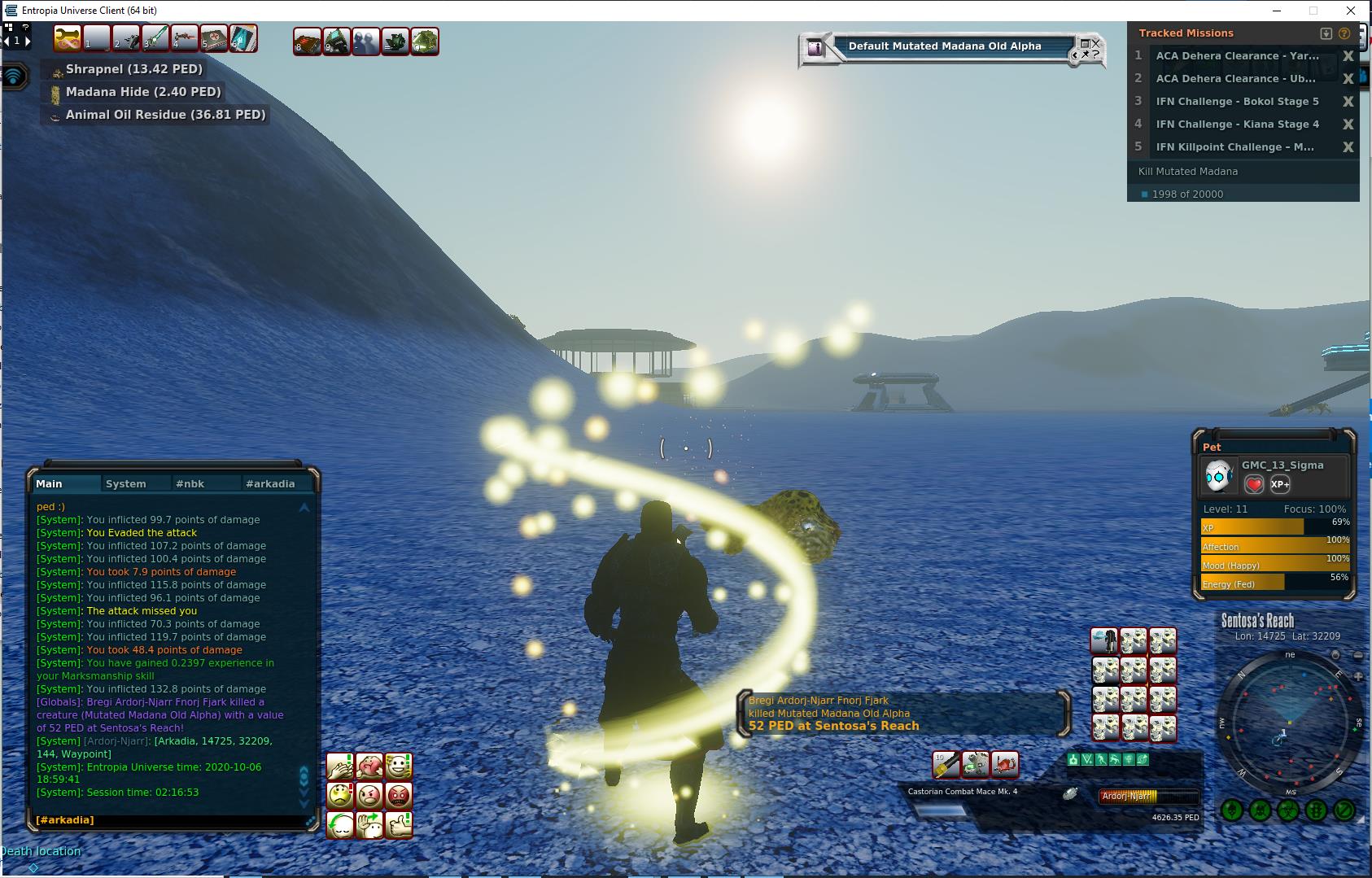Minimize the Entropia Universe client window
The width and height of the screenshot is (1372, 878).
[1278, 11]
